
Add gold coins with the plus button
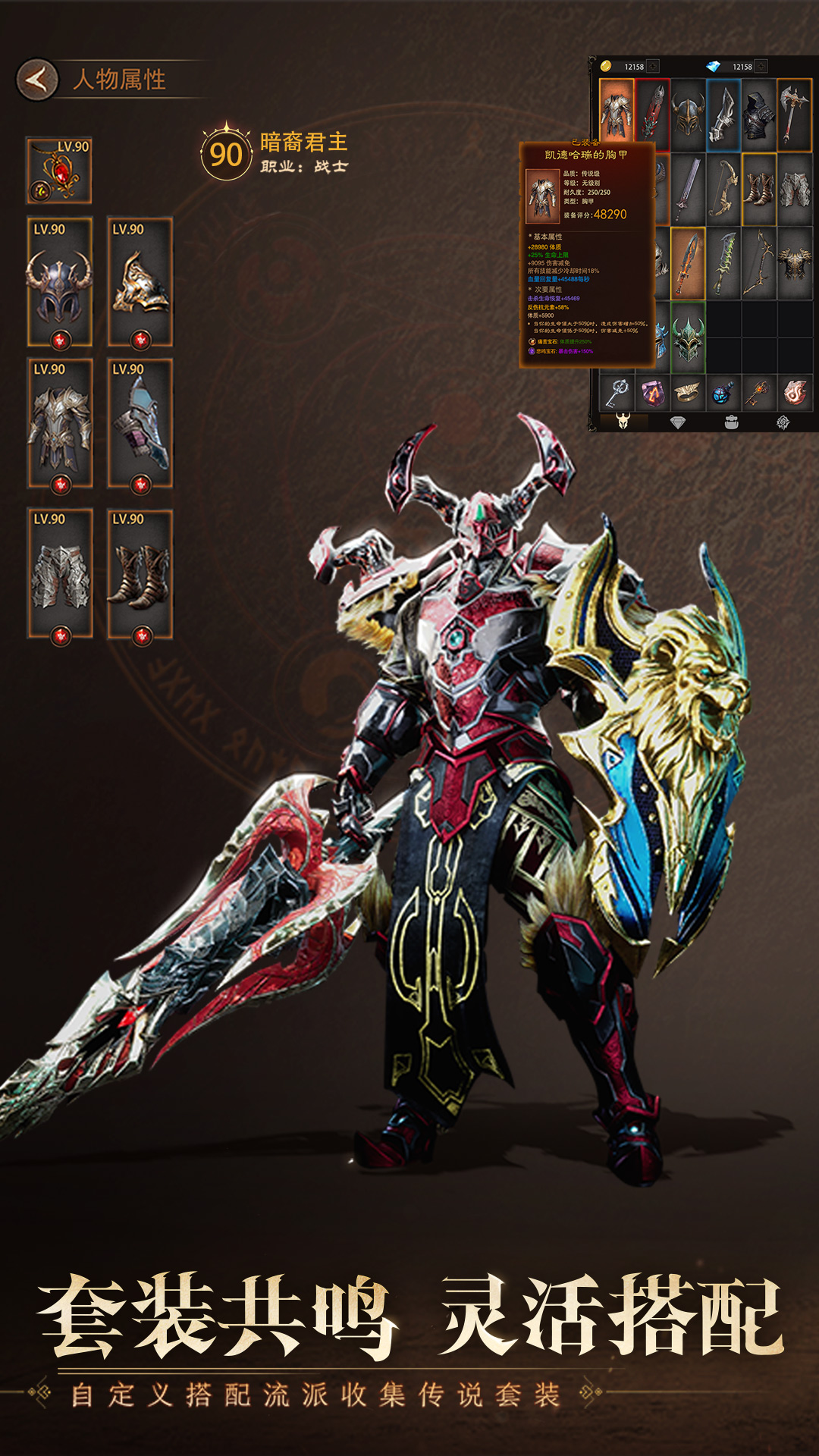tap(653, 67)
